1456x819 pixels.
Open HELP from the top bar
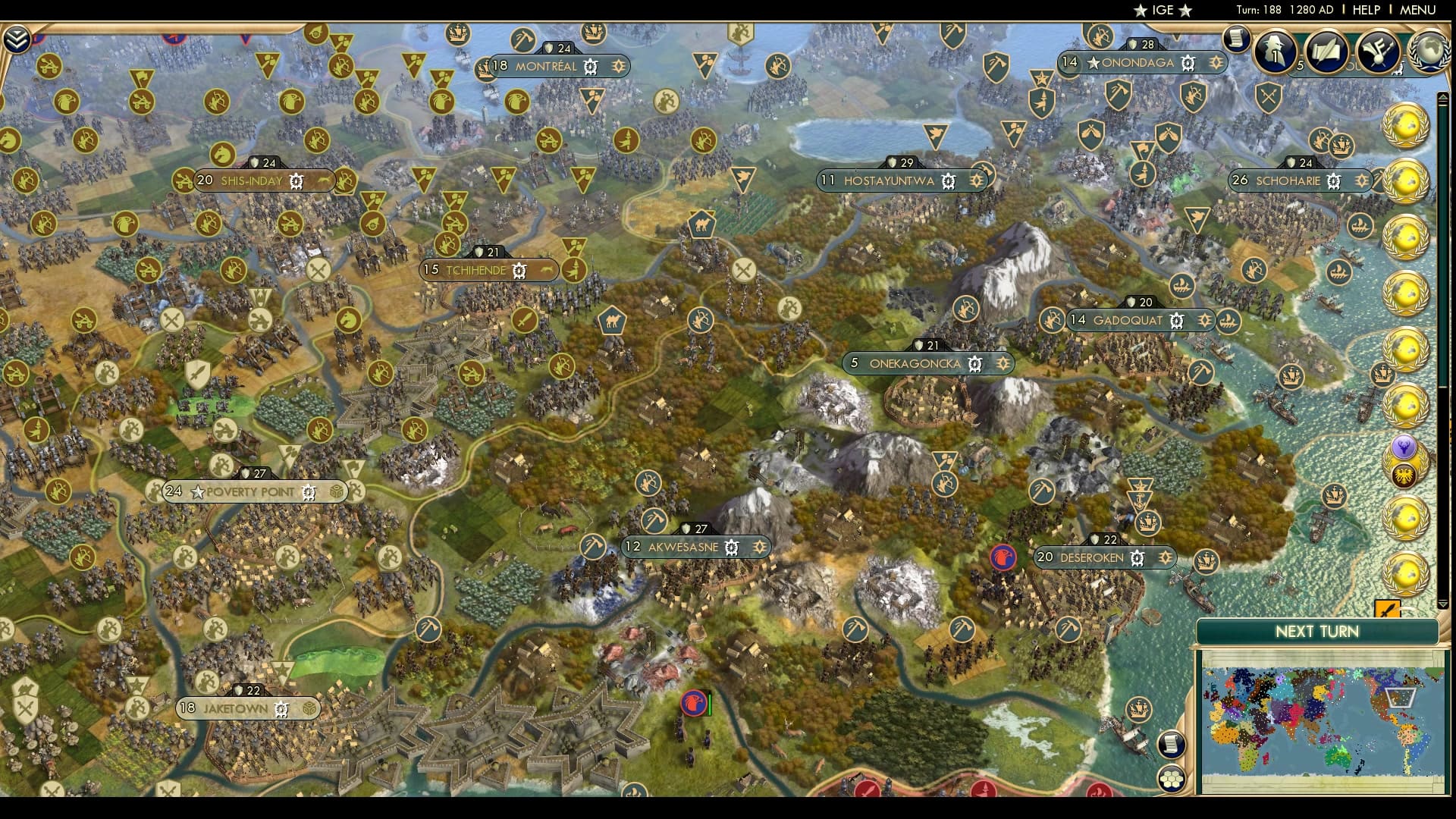tap(1365, 11)
